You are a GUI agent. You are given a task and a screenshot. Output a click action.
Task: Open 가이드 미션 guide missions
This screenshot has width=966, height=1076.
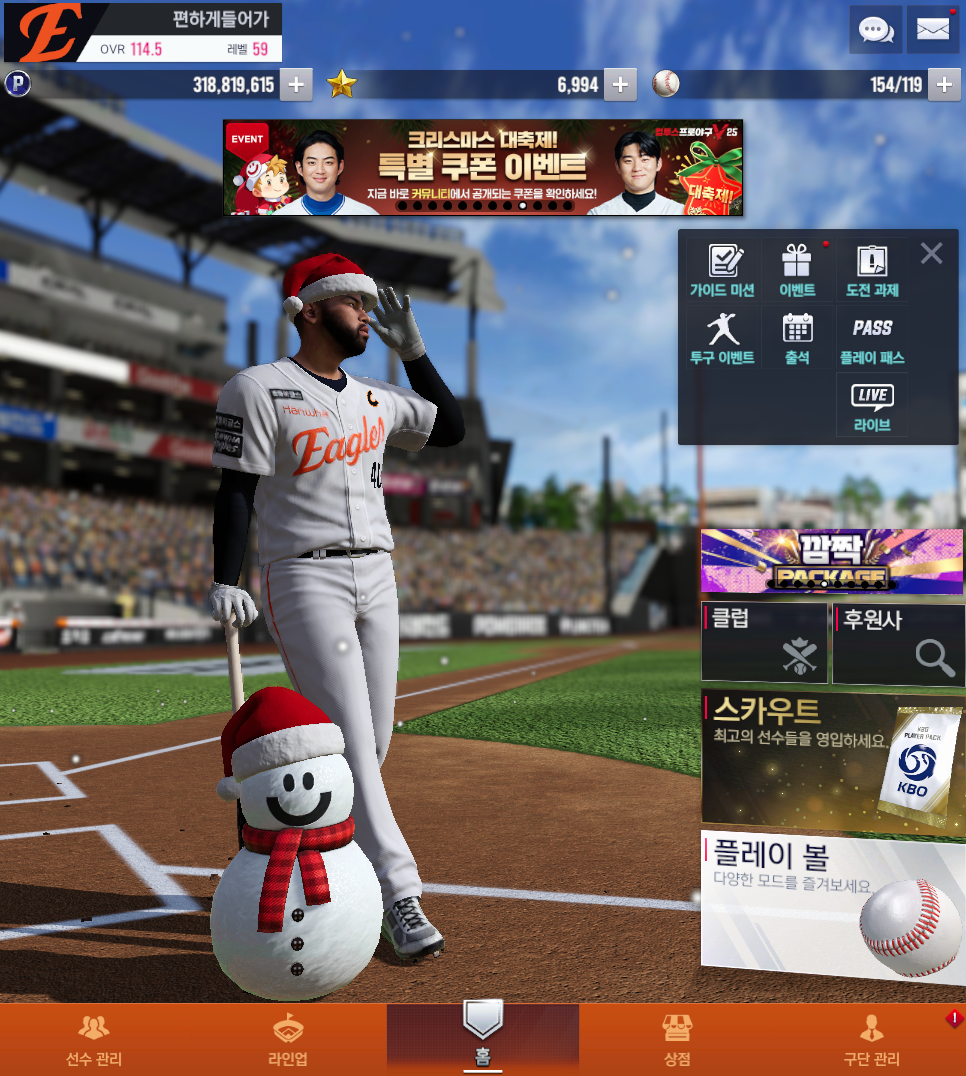point(722,272)
